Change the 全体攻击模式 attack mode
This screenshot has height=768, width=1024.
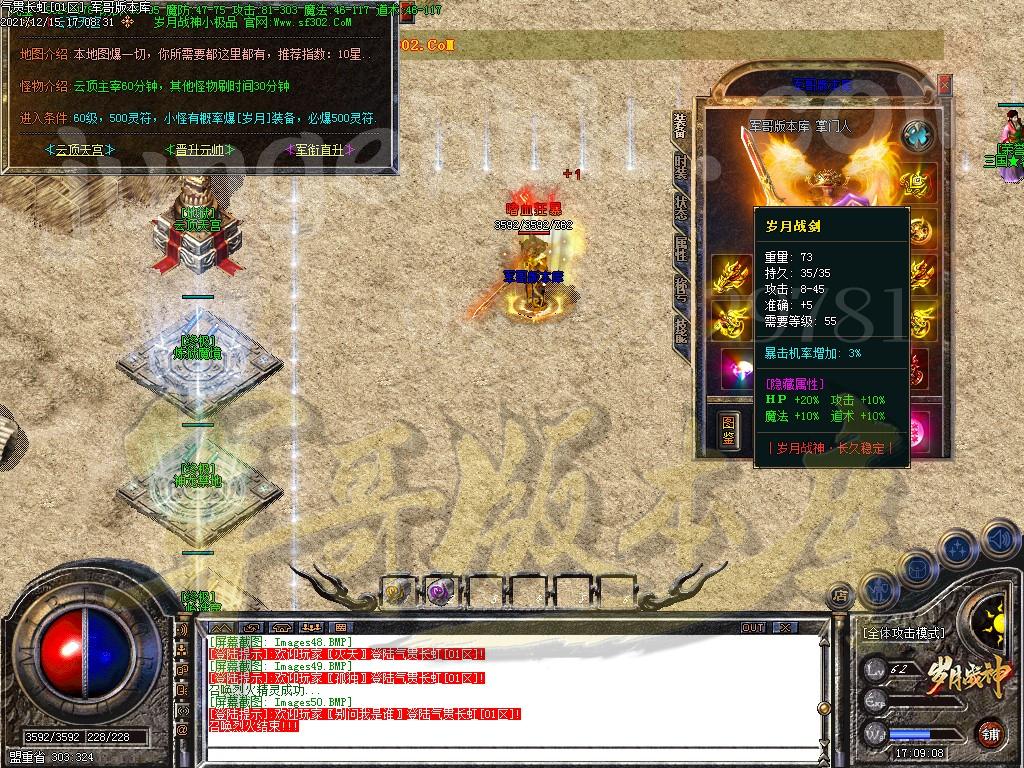[903, 633]
